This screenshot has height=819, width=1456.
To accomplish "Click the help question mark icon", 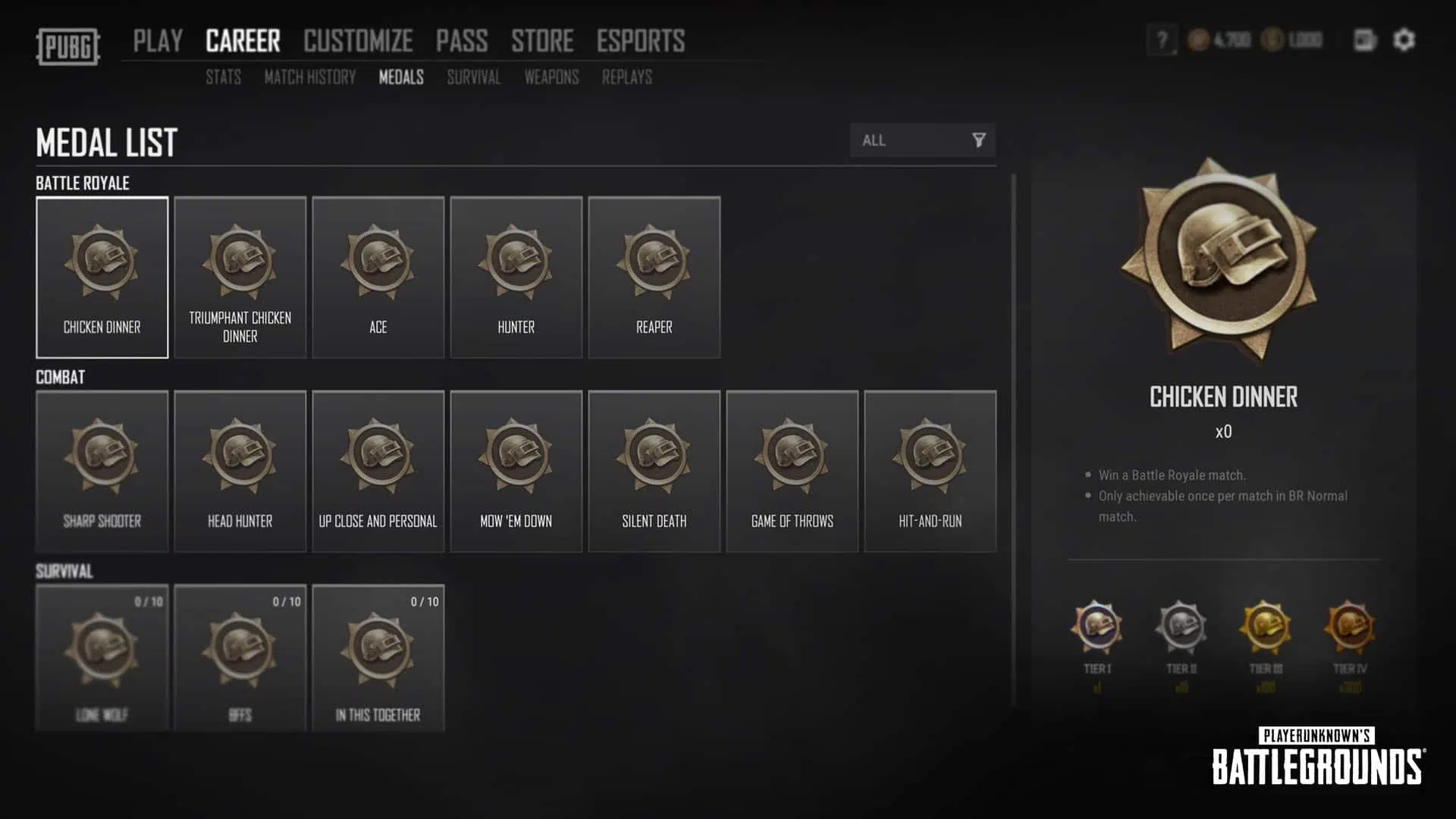I will point(1159,39).
